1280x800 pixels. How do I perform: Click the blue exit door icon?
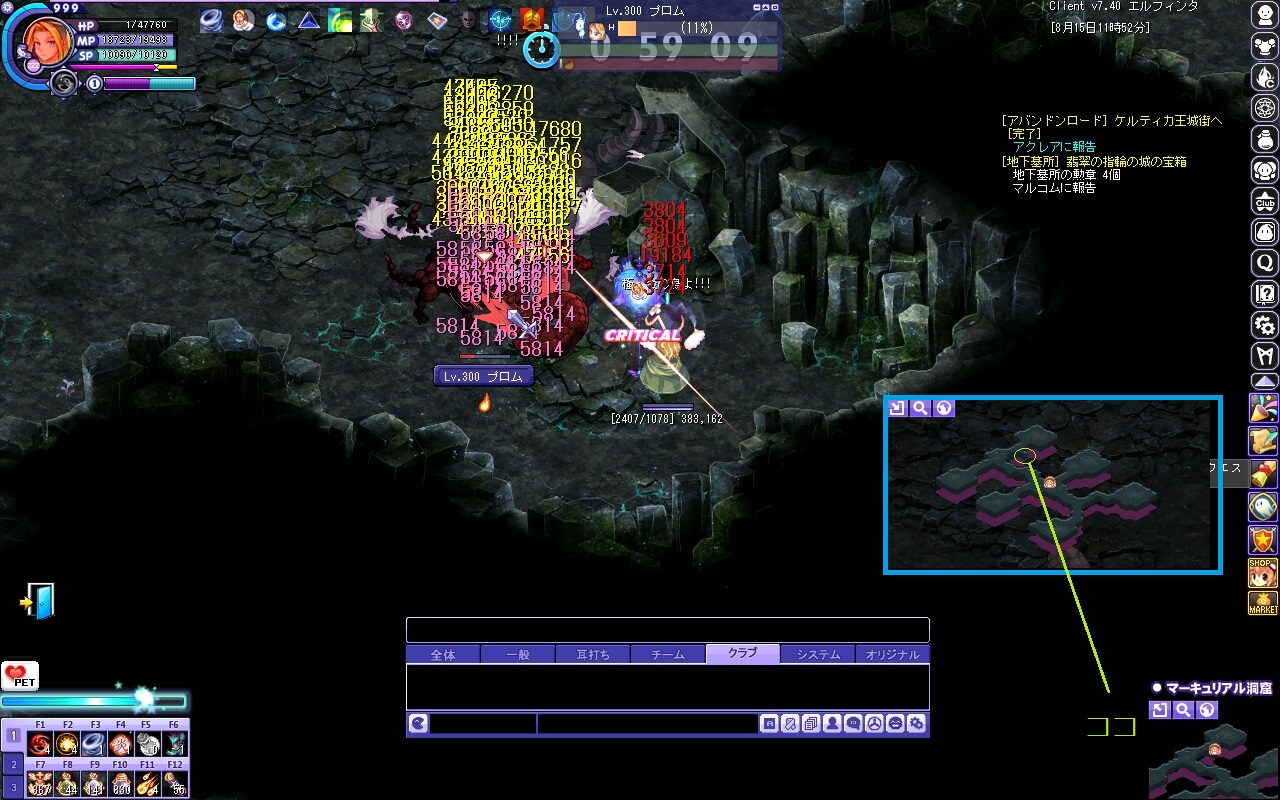(x=37, y=601)
